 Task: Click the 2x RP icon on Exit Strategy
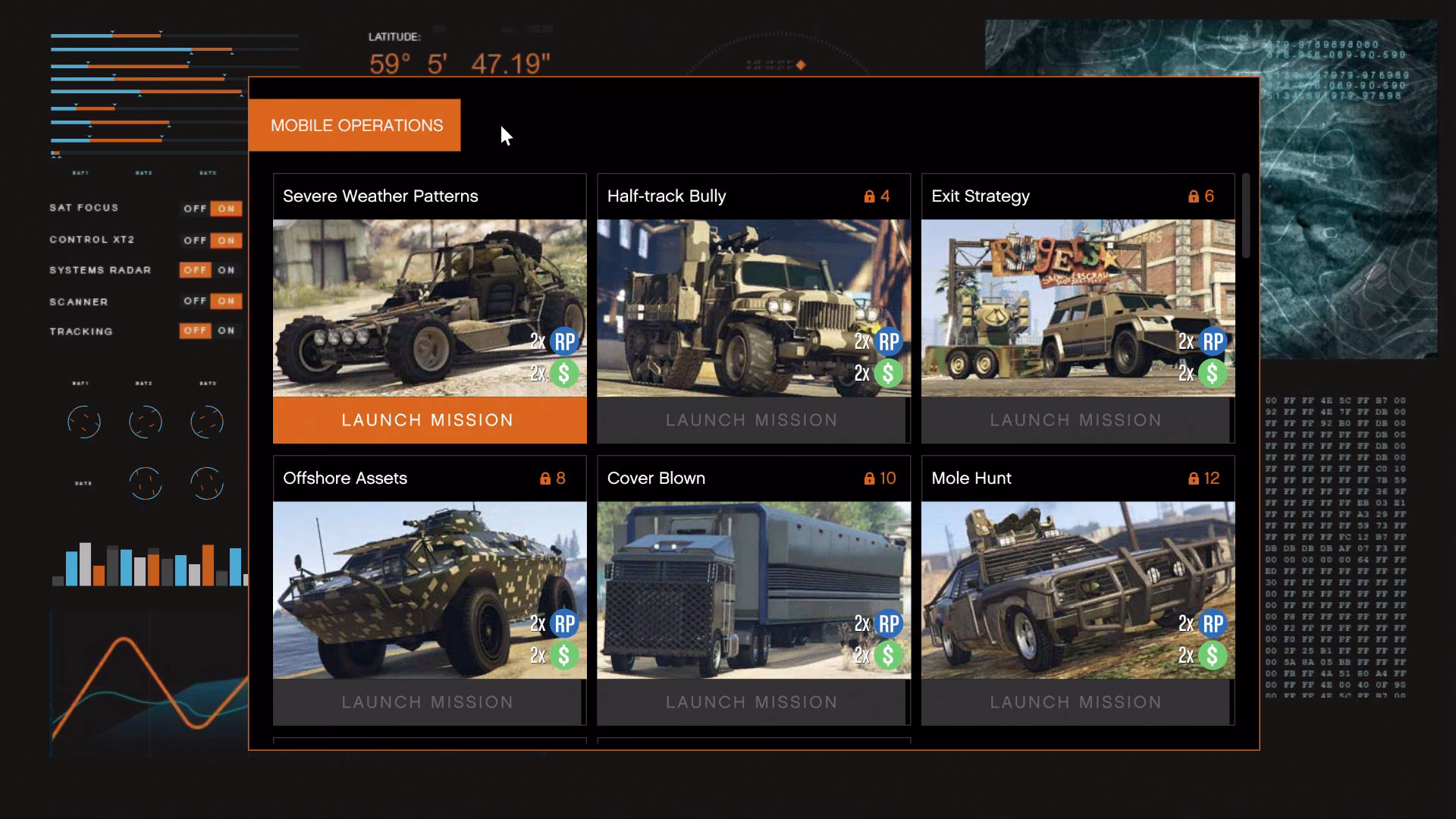[1211, 341]
